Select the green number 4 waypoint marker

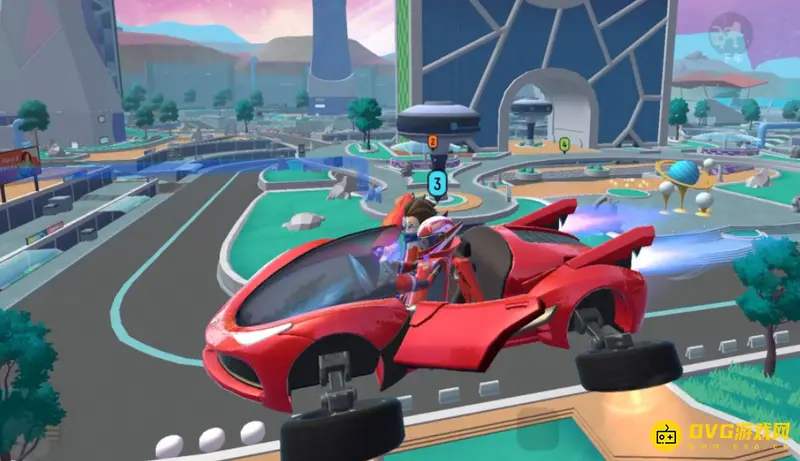click(565, 144)
